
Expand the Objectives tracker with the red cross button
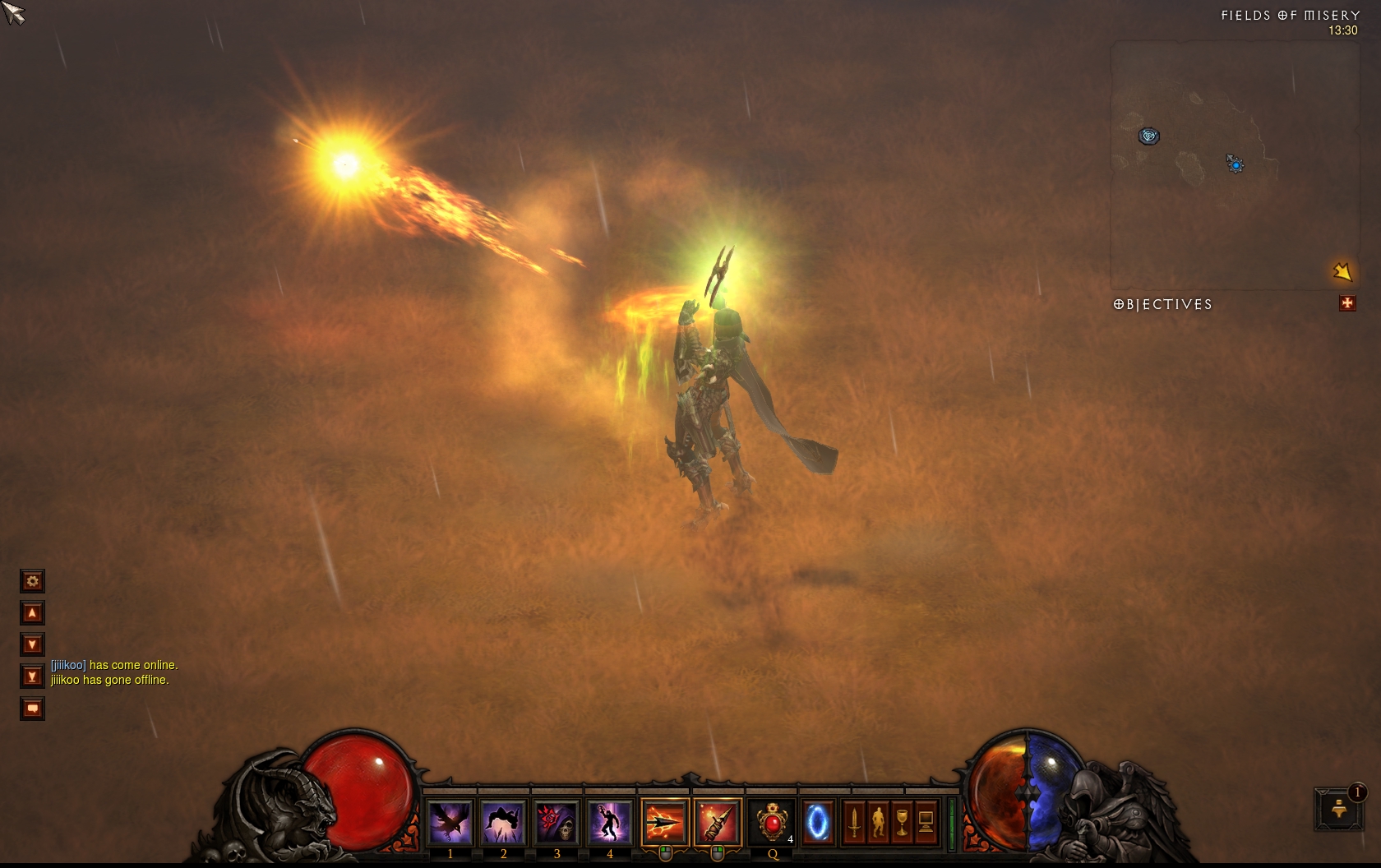[1347, 303]
